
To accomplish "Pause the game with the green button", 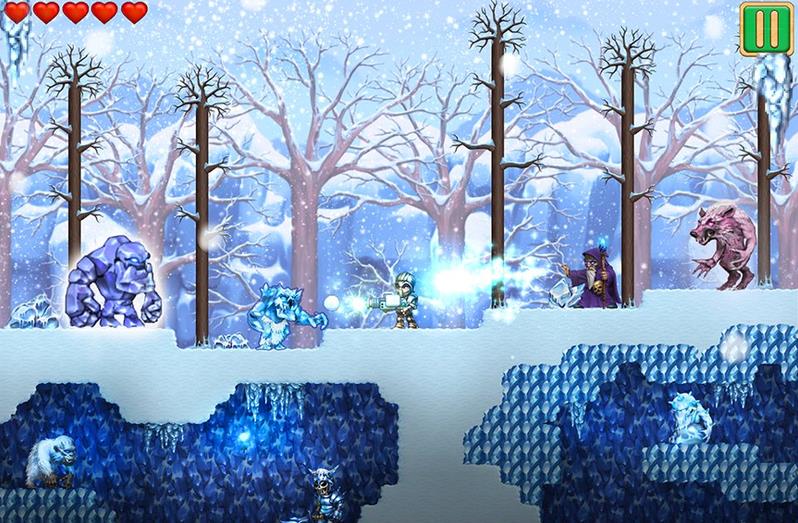I will (x=766, y=28).
